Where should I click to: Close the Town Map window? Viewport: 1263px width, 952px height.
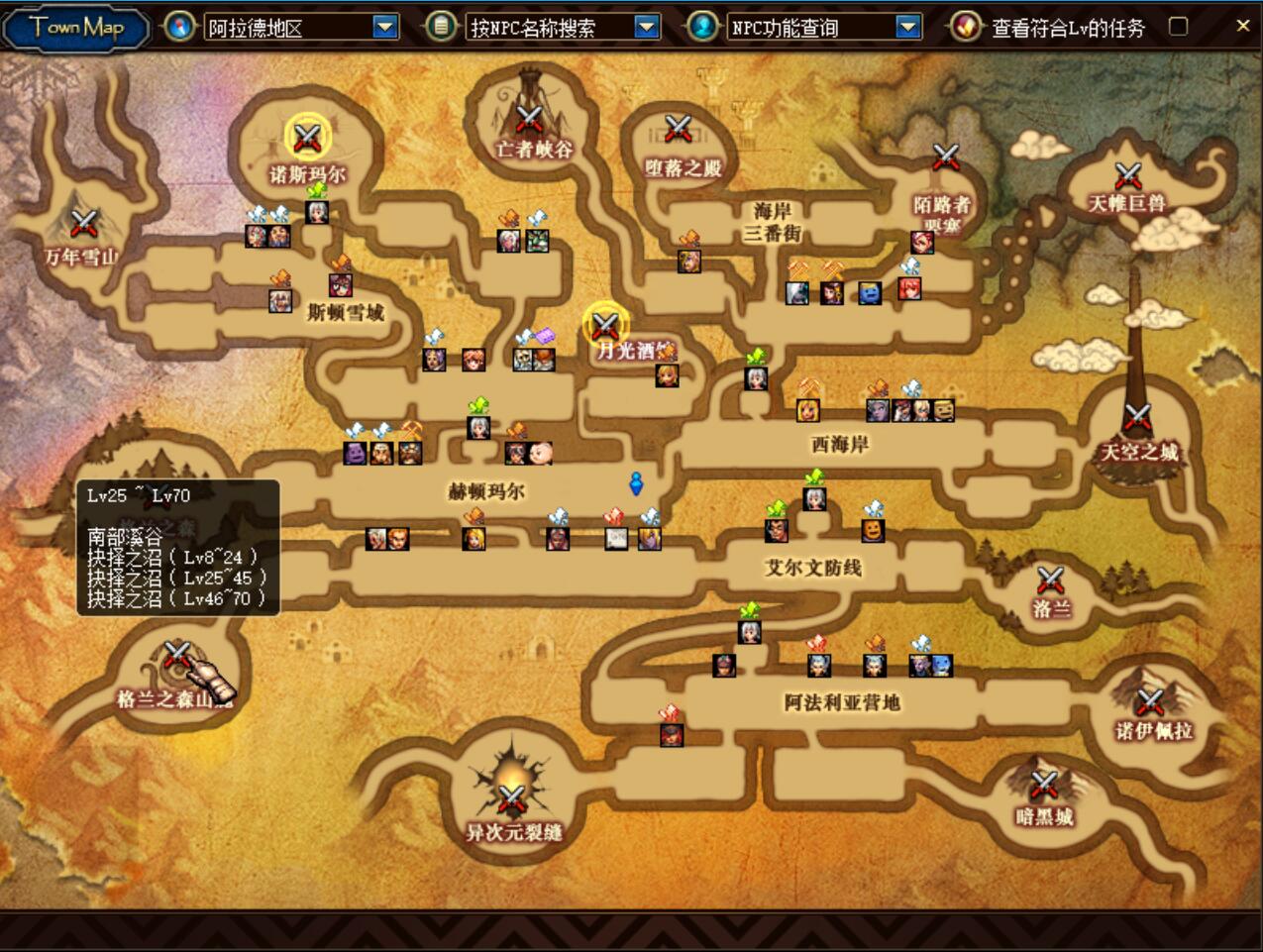[1243, 26]
